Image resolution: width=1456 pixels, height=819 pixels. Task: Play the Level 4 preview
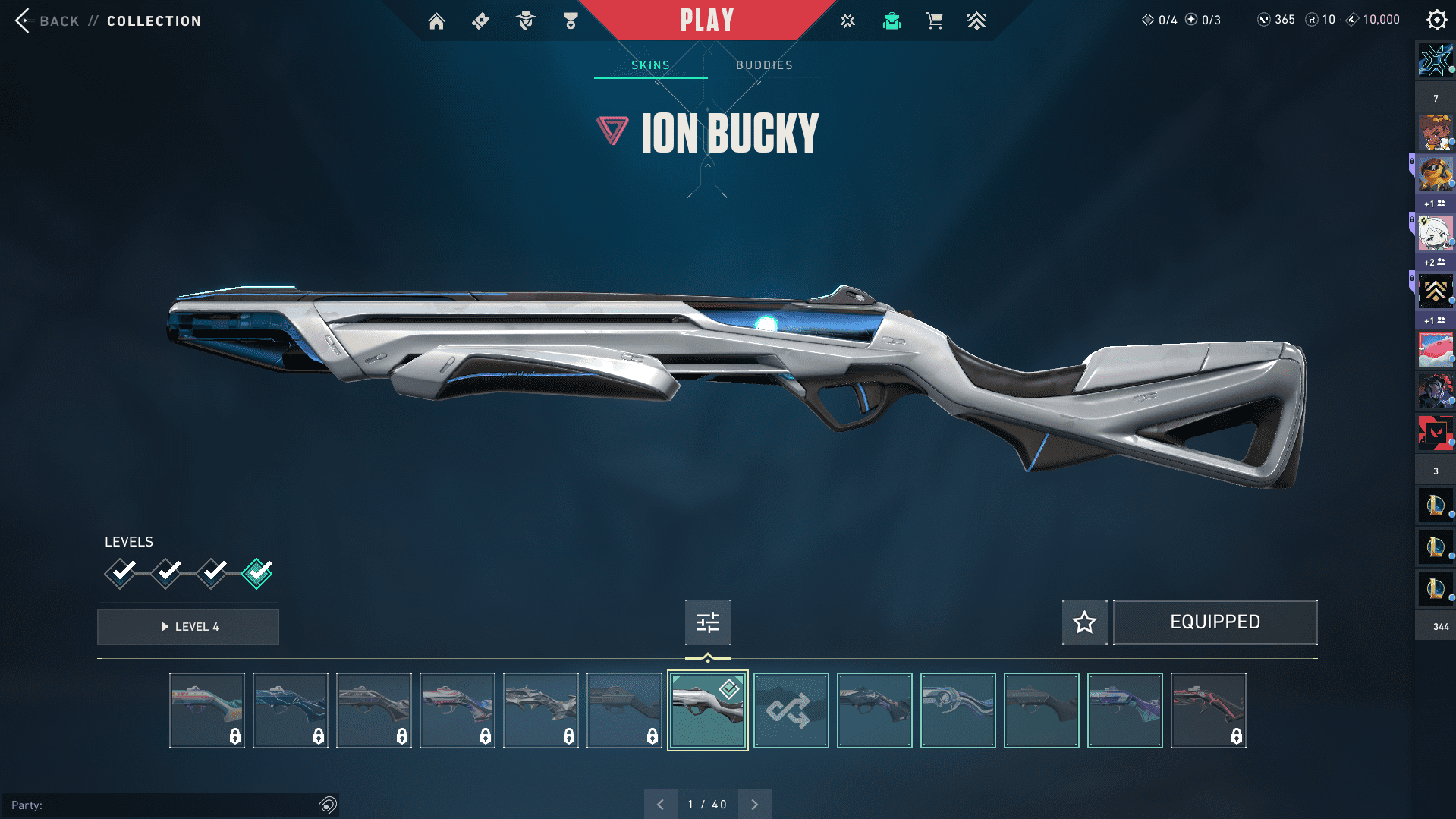(x=188, y=627)
